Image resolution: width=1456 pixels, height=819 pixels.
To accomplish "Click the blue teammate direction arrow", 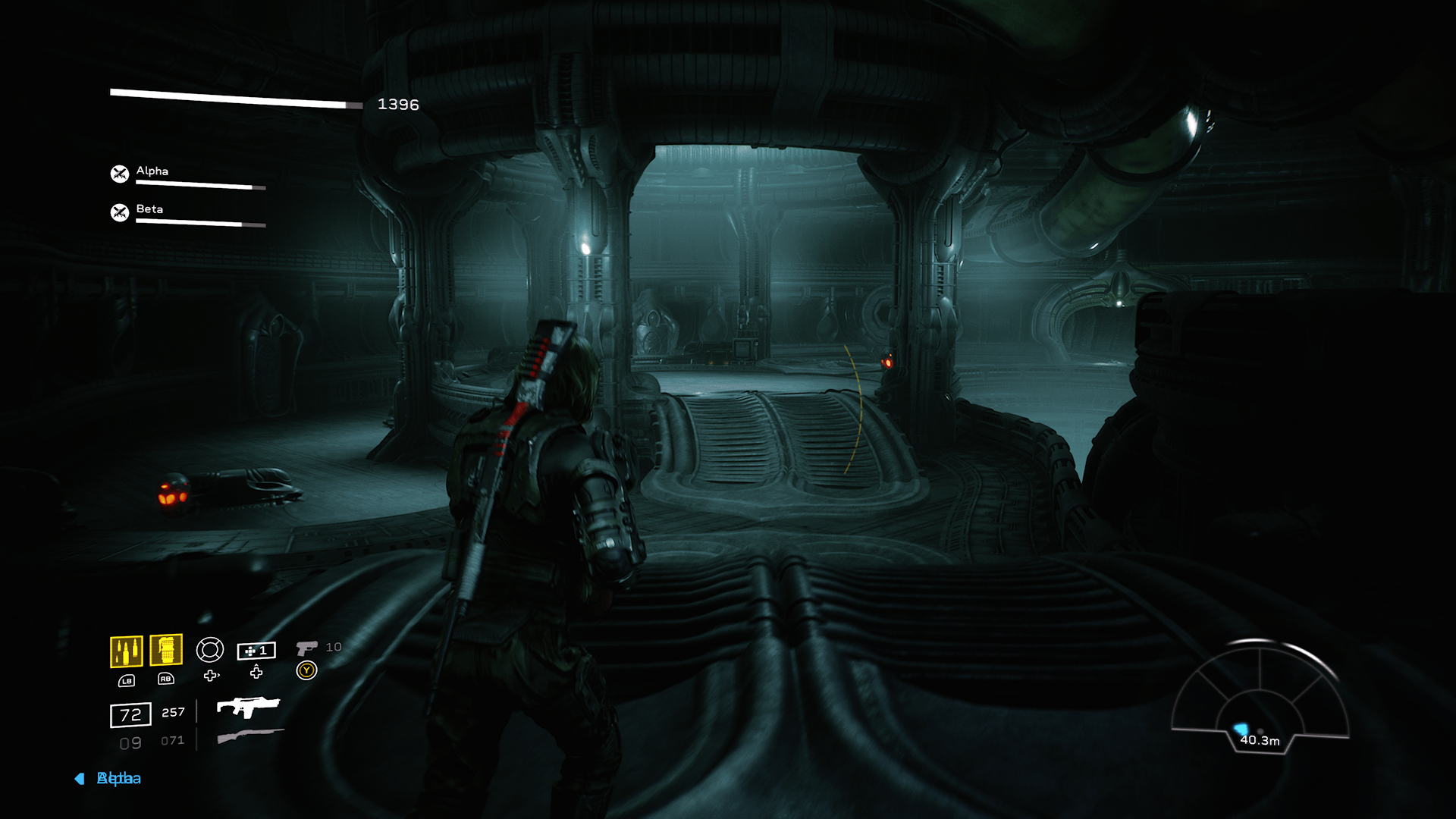I will coord(80,779).
